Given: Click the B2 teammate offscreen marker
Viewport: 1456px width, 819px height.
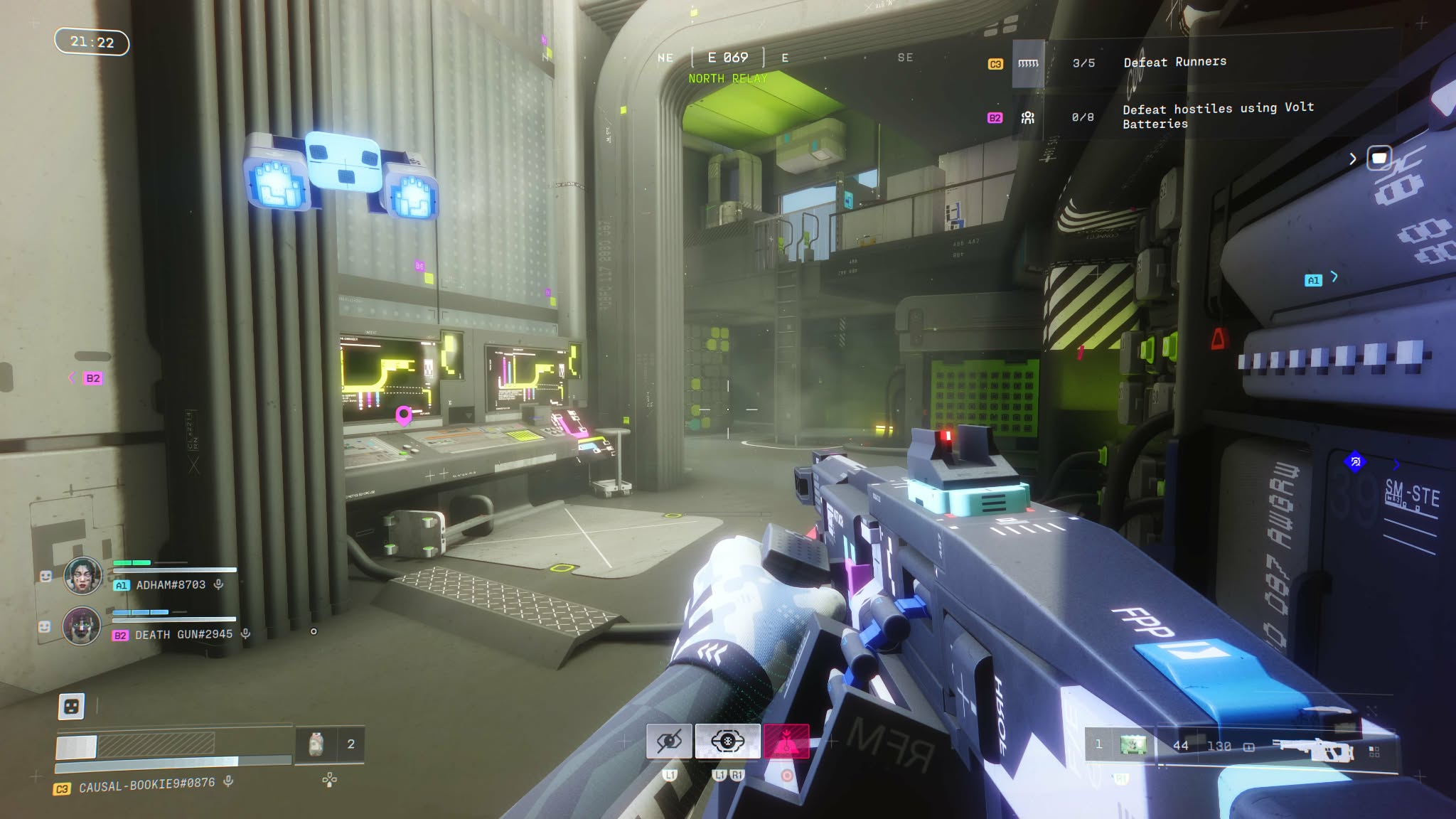Looking at the screenshot, I should tap(92, 378).
